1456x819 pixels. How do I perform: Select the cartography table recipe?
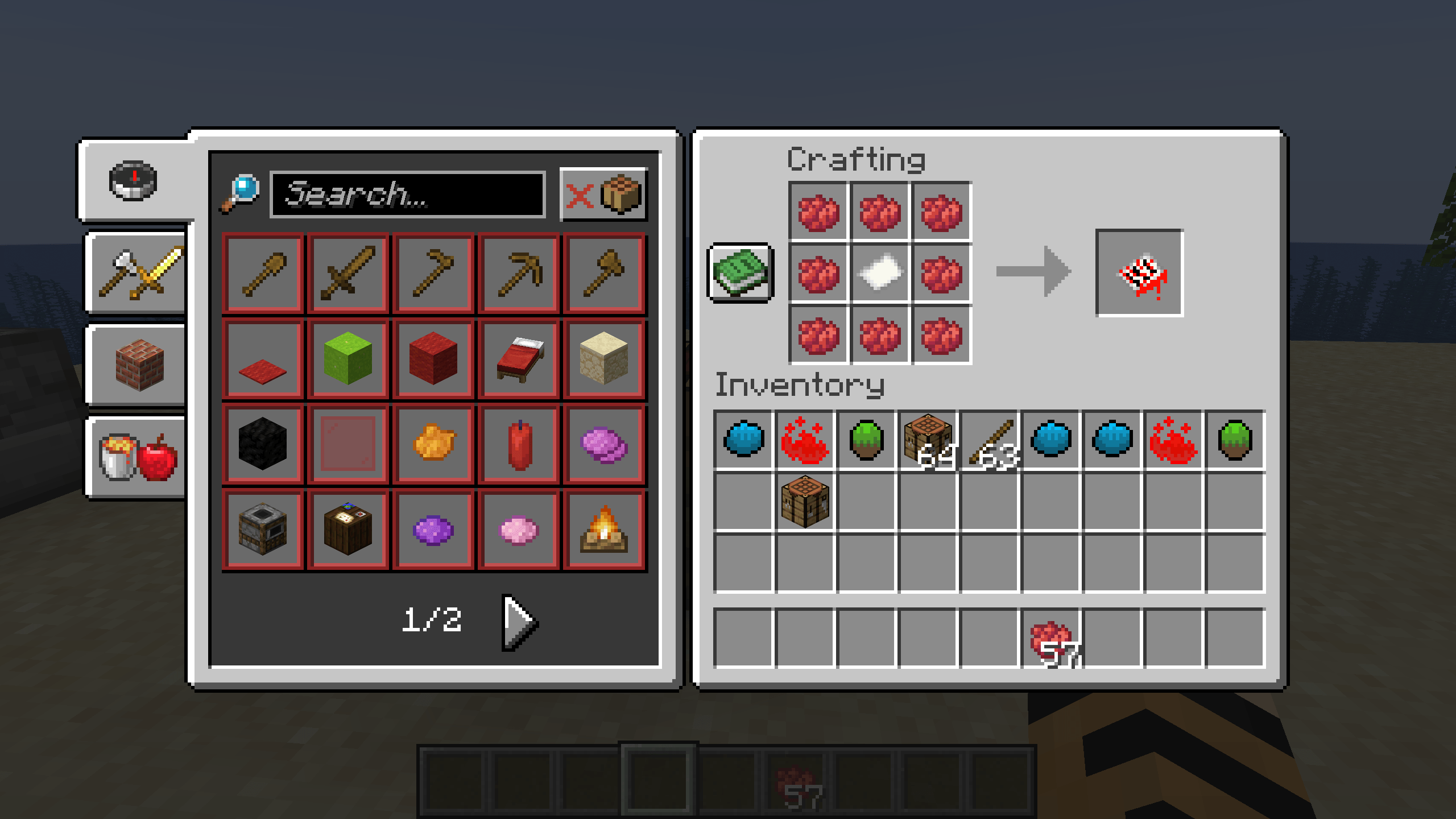click(349, 529)
